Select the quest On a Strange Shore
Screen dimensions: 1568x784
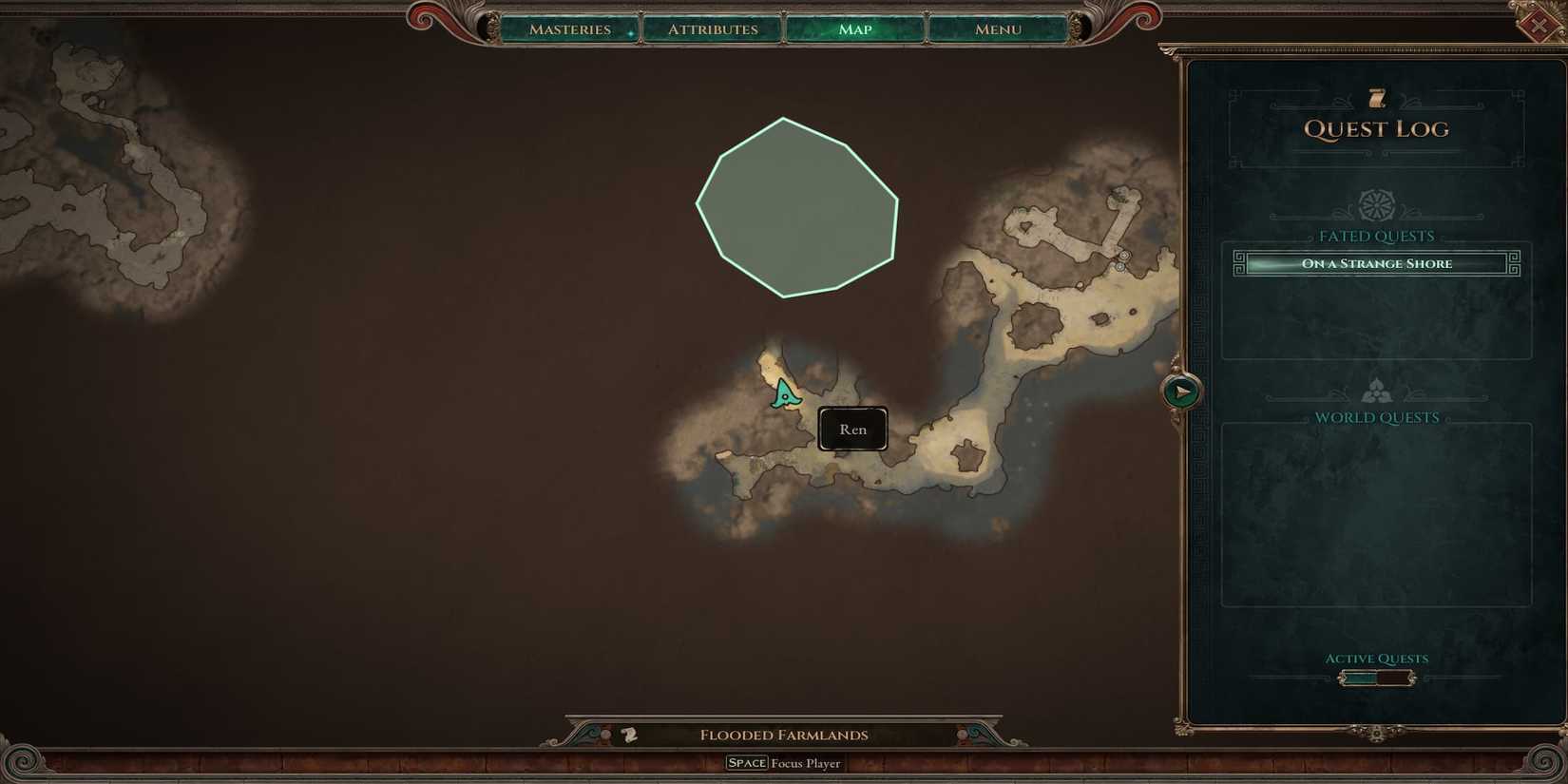click(1376, 263)
